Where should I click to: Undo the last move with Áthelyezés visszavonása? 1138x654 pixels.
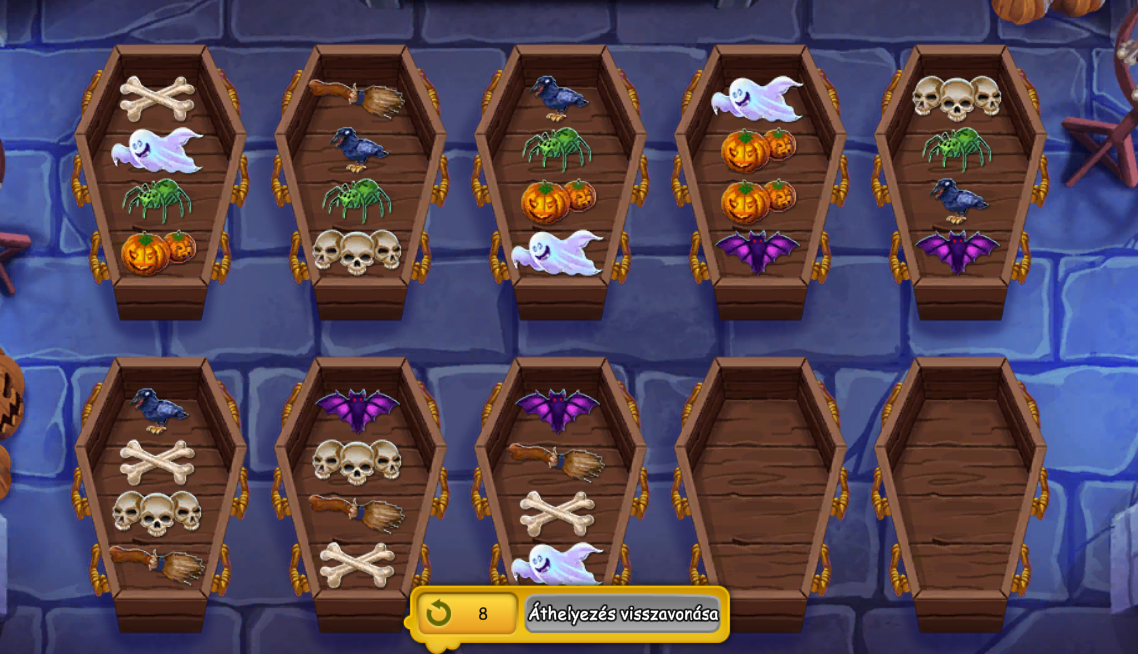point(622,613)
